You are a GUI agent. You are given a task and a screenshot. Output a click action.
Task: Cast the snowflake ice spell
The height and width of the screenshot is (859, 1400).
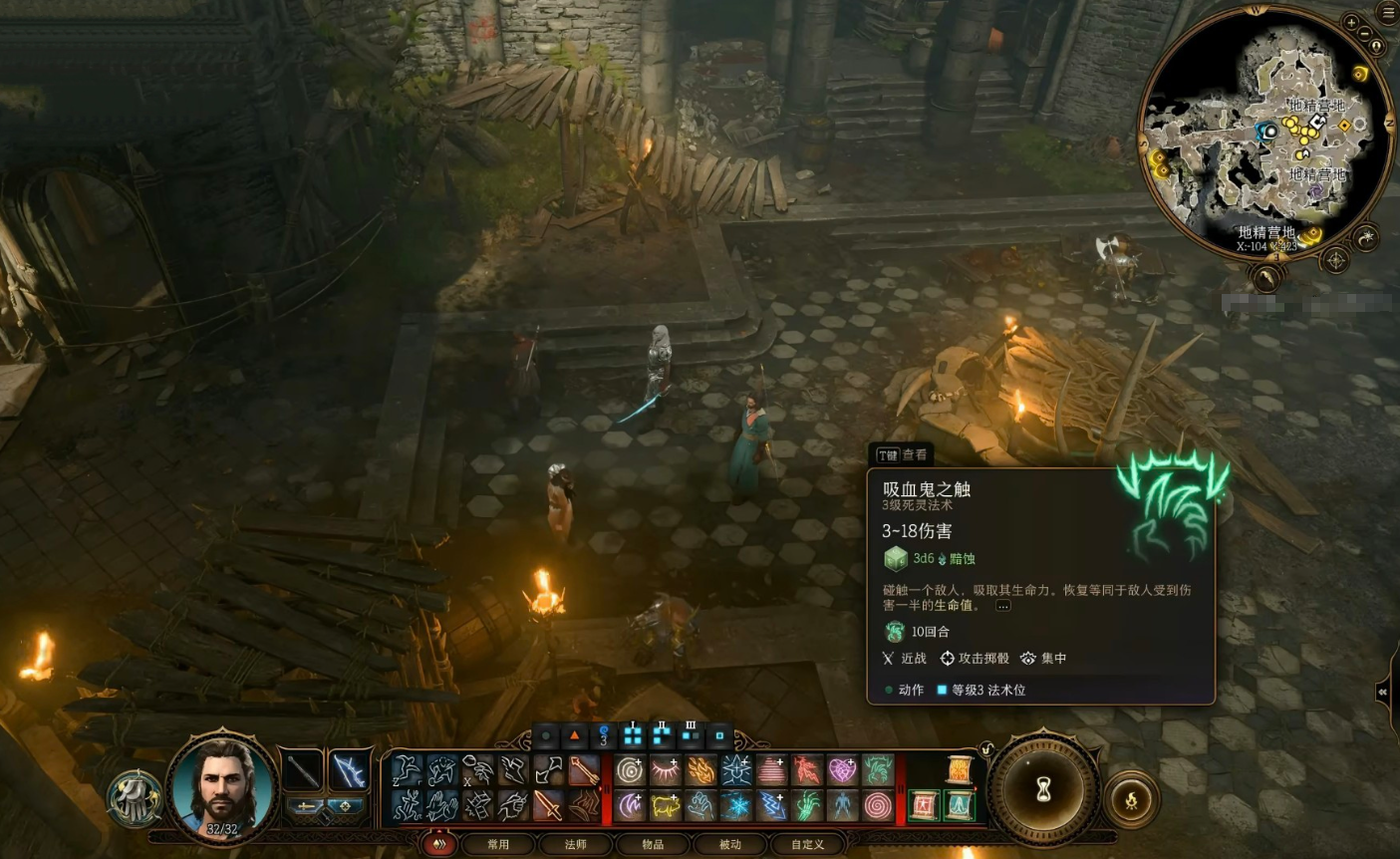pyautogui.click(x=736, y=805)
